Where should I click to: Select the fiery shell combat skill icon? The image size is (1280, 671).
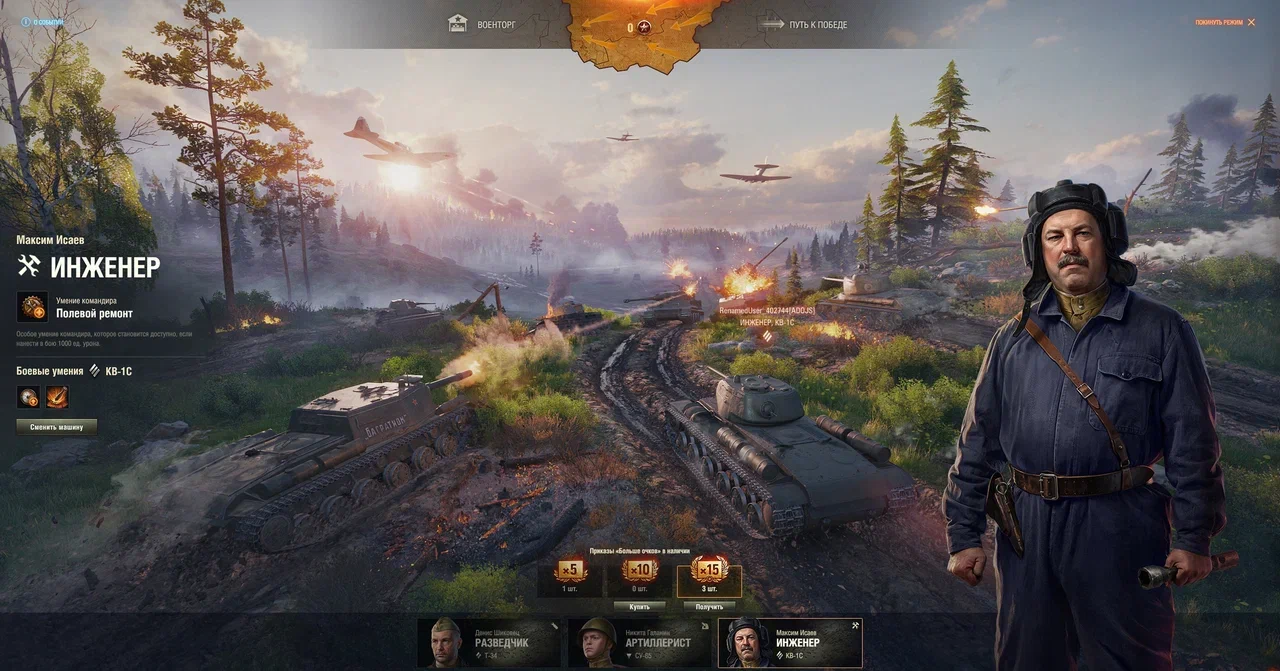[57, 397]
